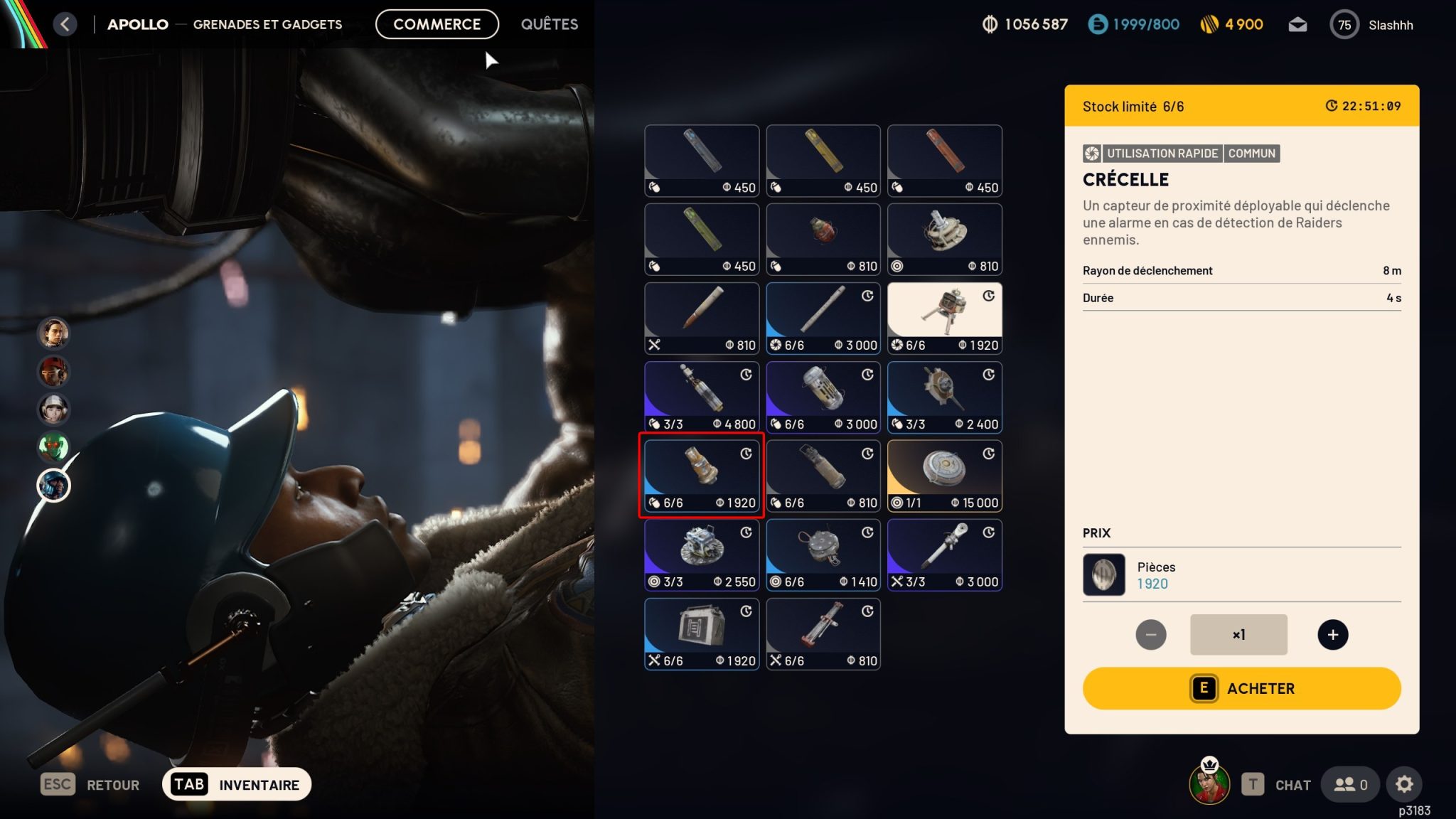Open the mailbox envelope icon

tap(1298, 24)
